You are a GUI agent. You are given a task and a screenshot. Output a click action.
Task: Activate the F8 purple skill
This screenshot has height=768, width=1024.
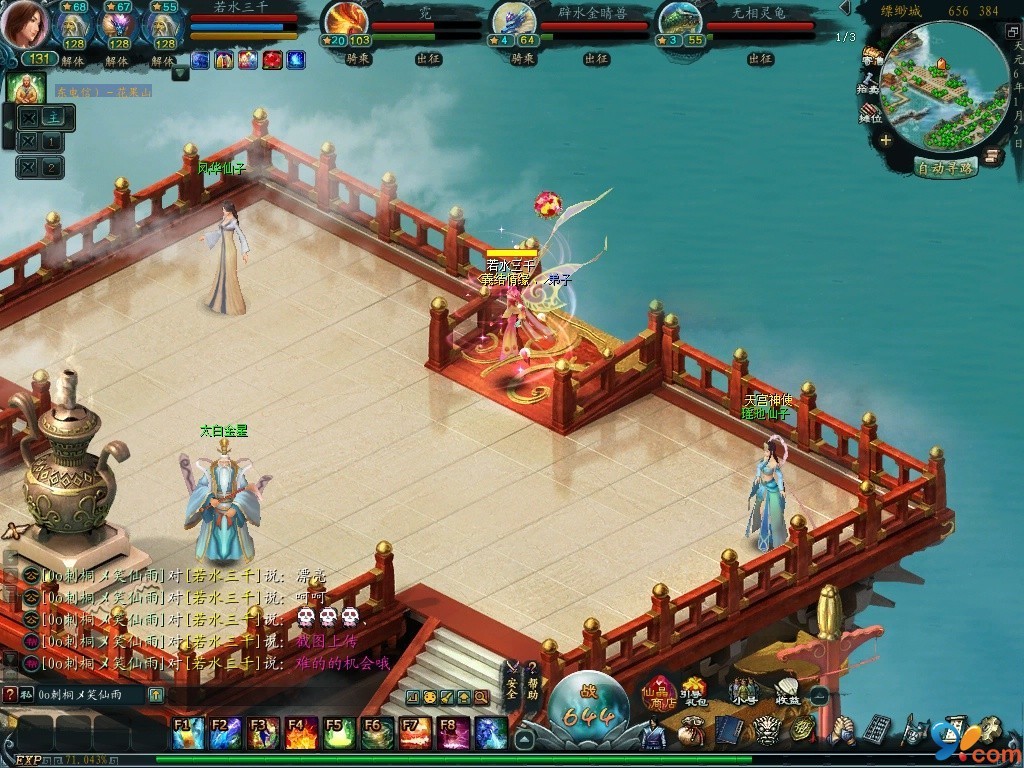pos(454,733)
